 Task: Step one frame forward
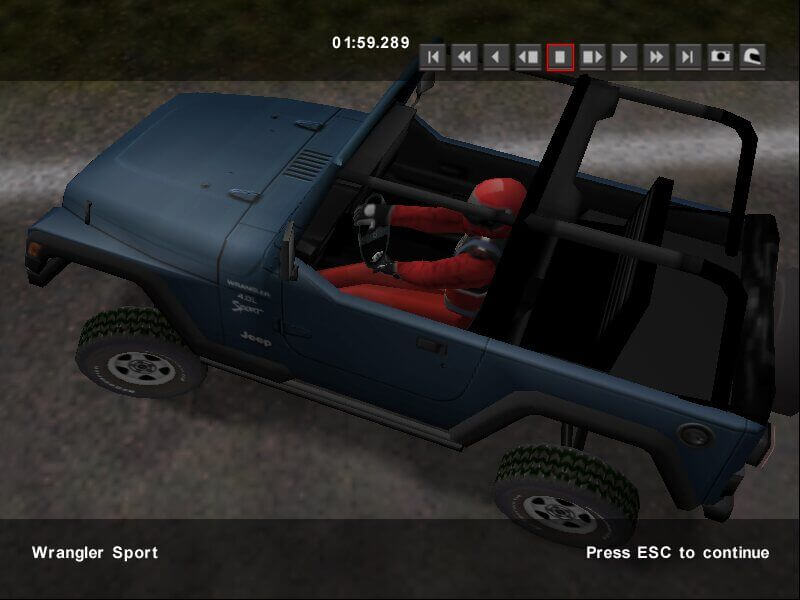(592, 57)
